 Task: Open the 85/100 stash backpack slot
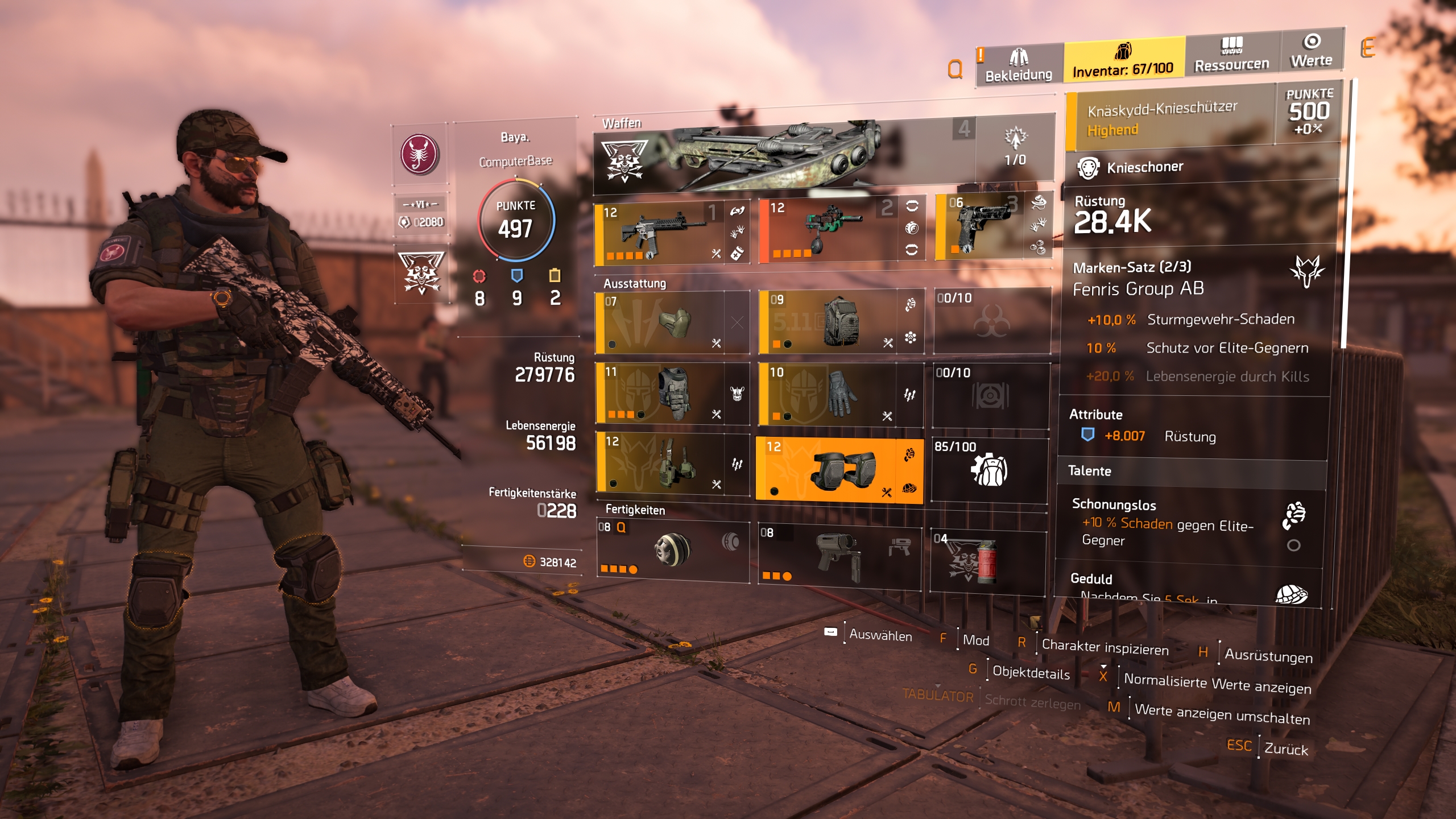(990, 470)
